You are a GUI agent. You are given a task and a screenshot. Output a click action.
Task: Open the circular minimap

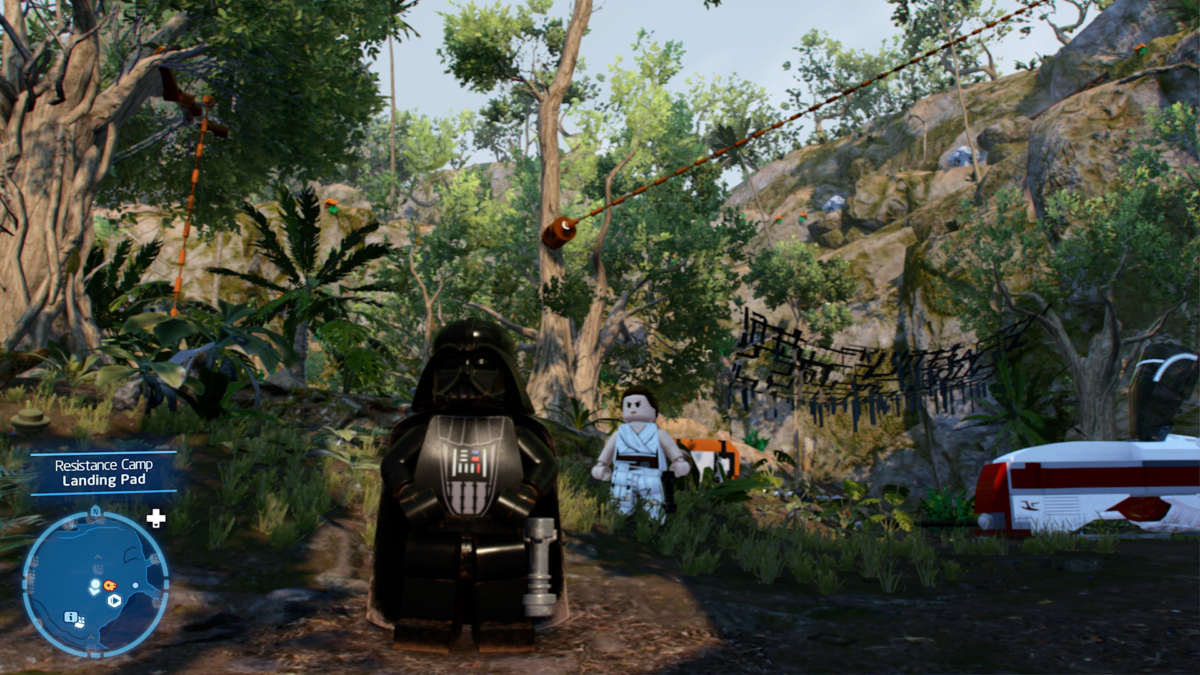(x=95, y=584)
